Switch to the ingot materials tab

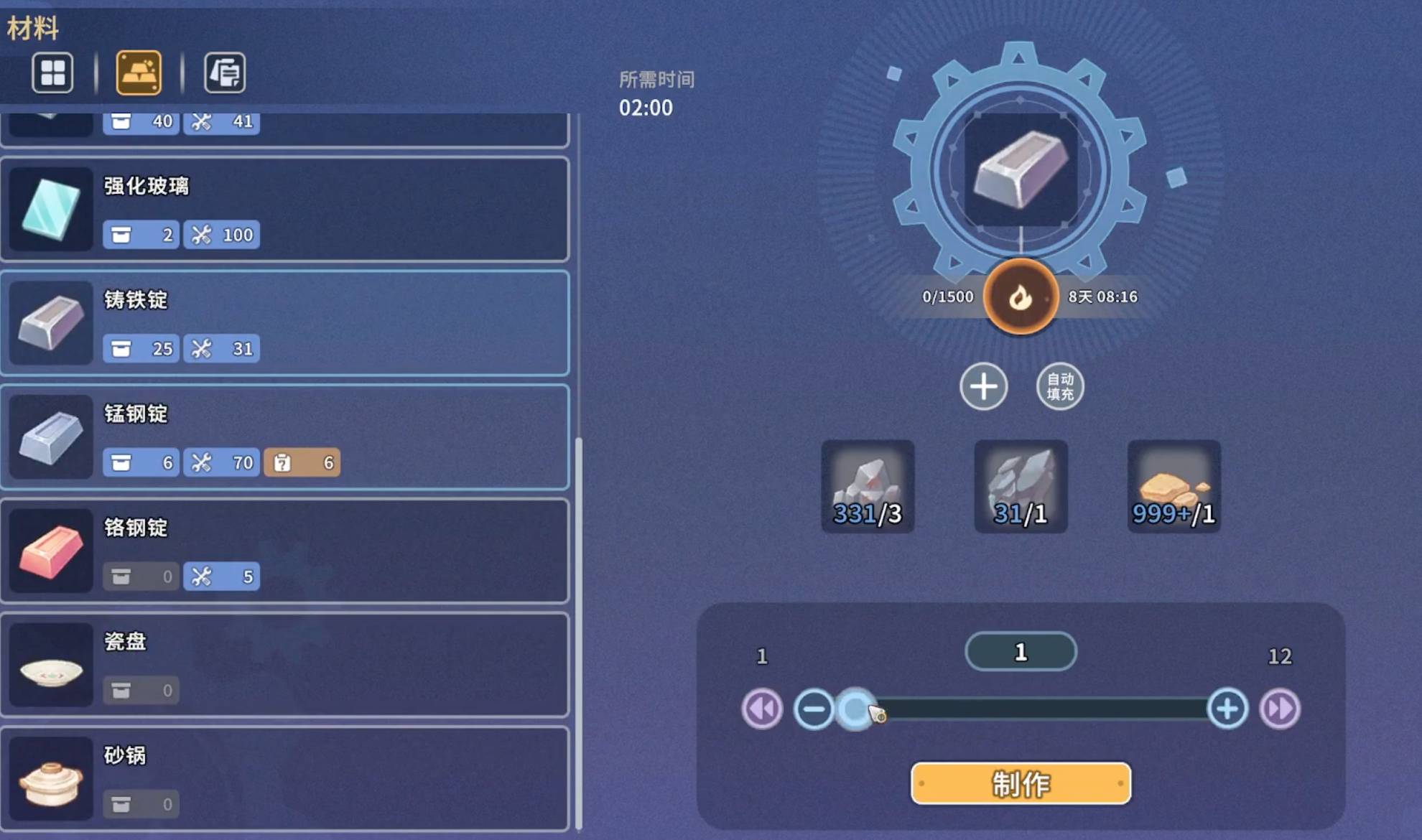(139, 73)
